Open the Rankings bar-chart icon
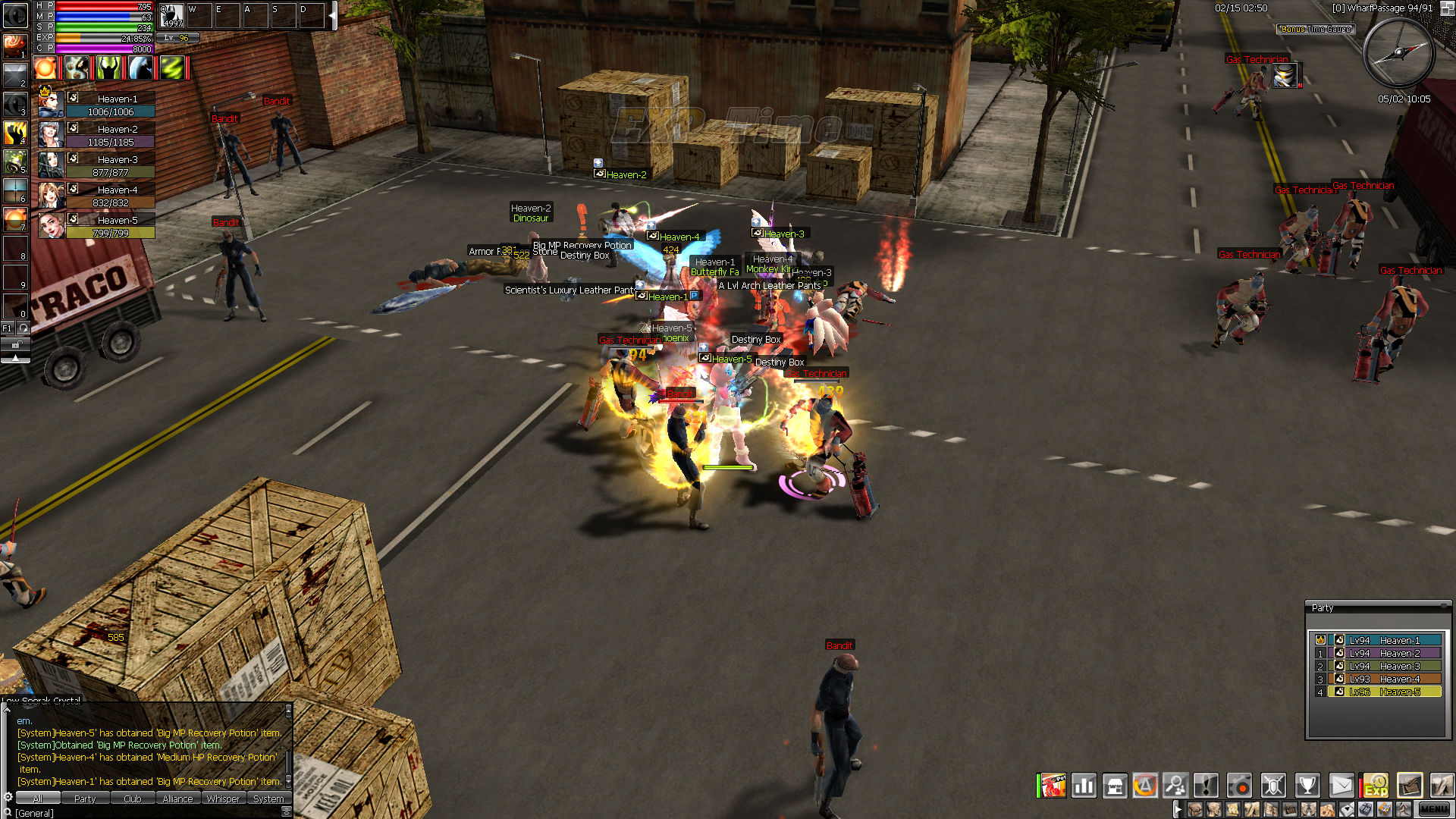The height and width of the screenshot is (819, 1456). point(1084,786)
